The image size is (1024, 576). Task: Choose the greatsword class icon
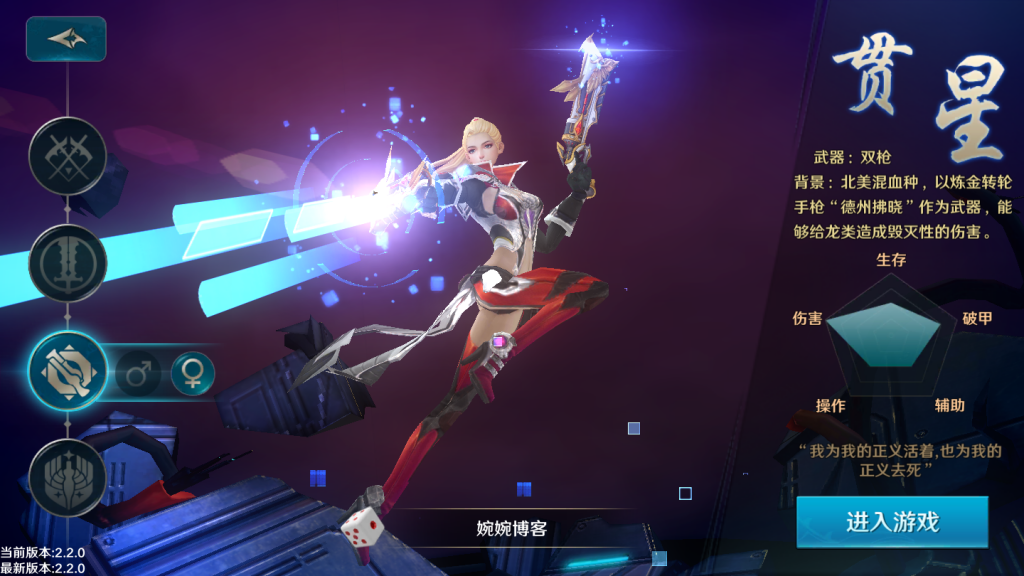[68, 263]
